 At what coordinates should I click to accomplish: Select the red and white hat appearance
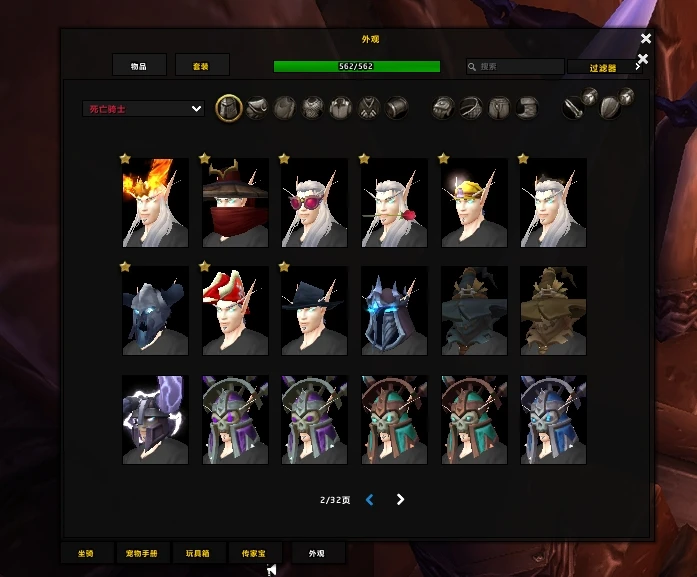(x=235, y=311)
